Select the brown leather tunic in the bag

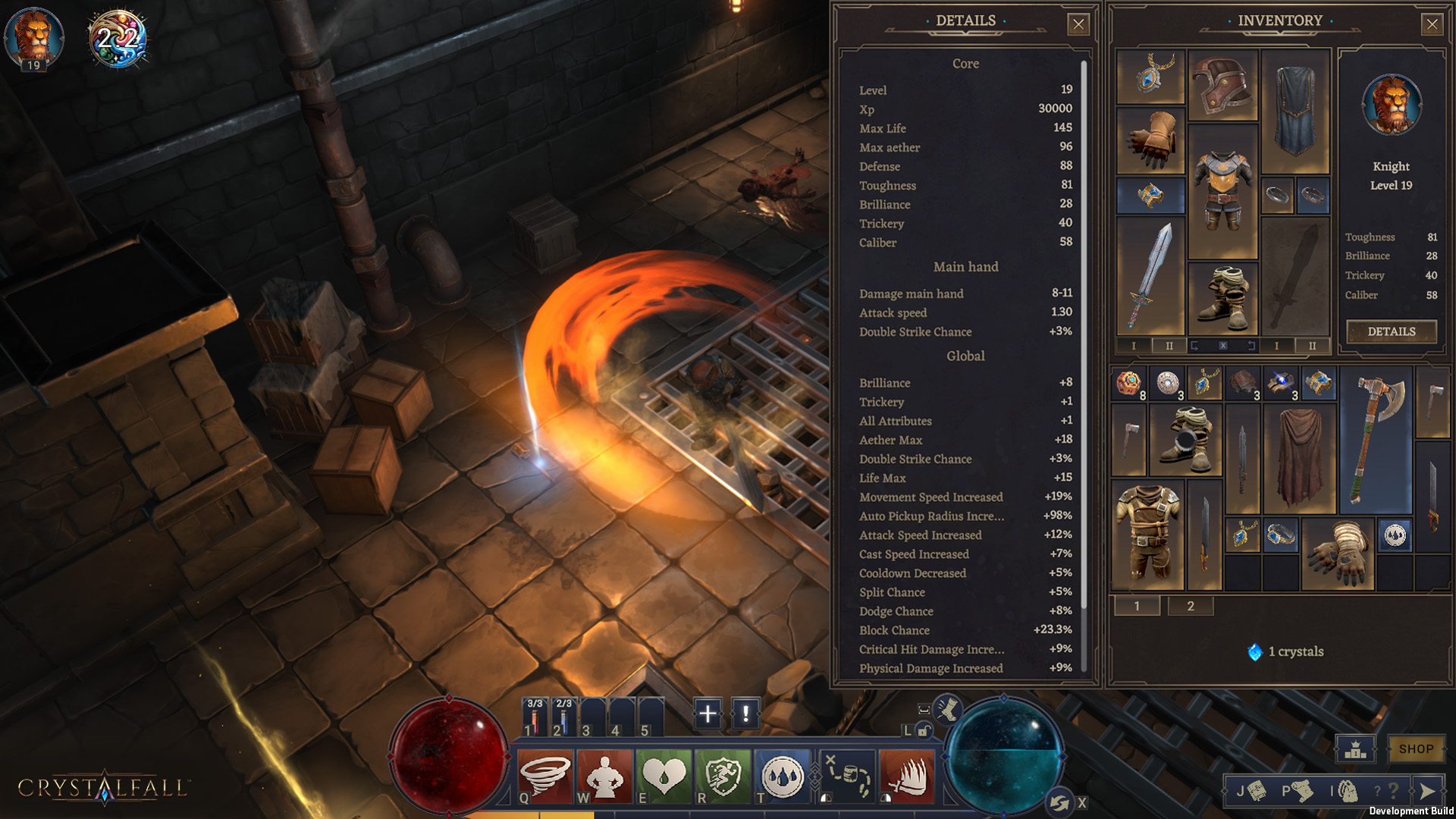click(1147, 536)
